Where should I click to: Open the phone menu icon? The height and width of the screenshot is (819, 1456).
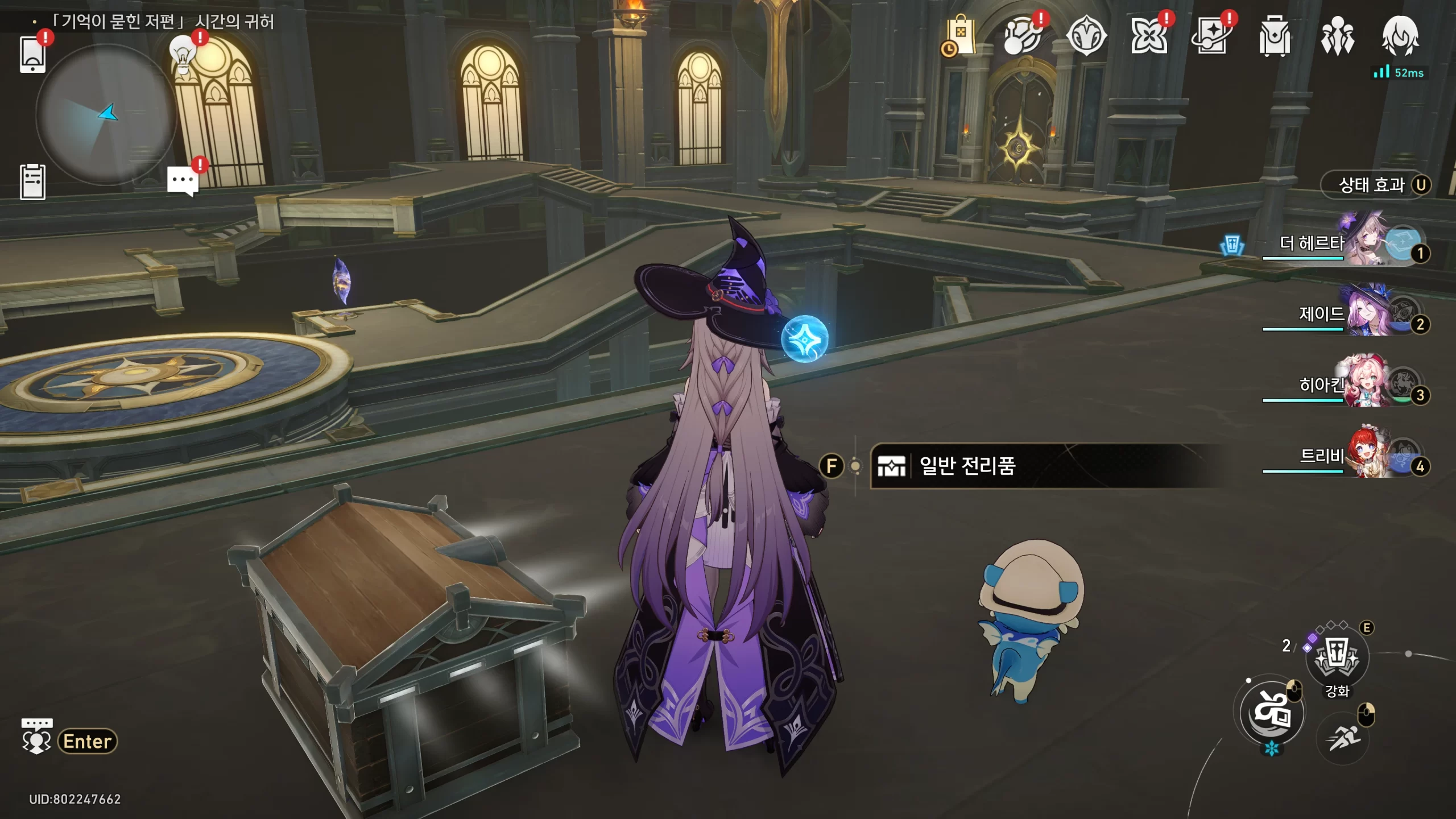[32, 55]
